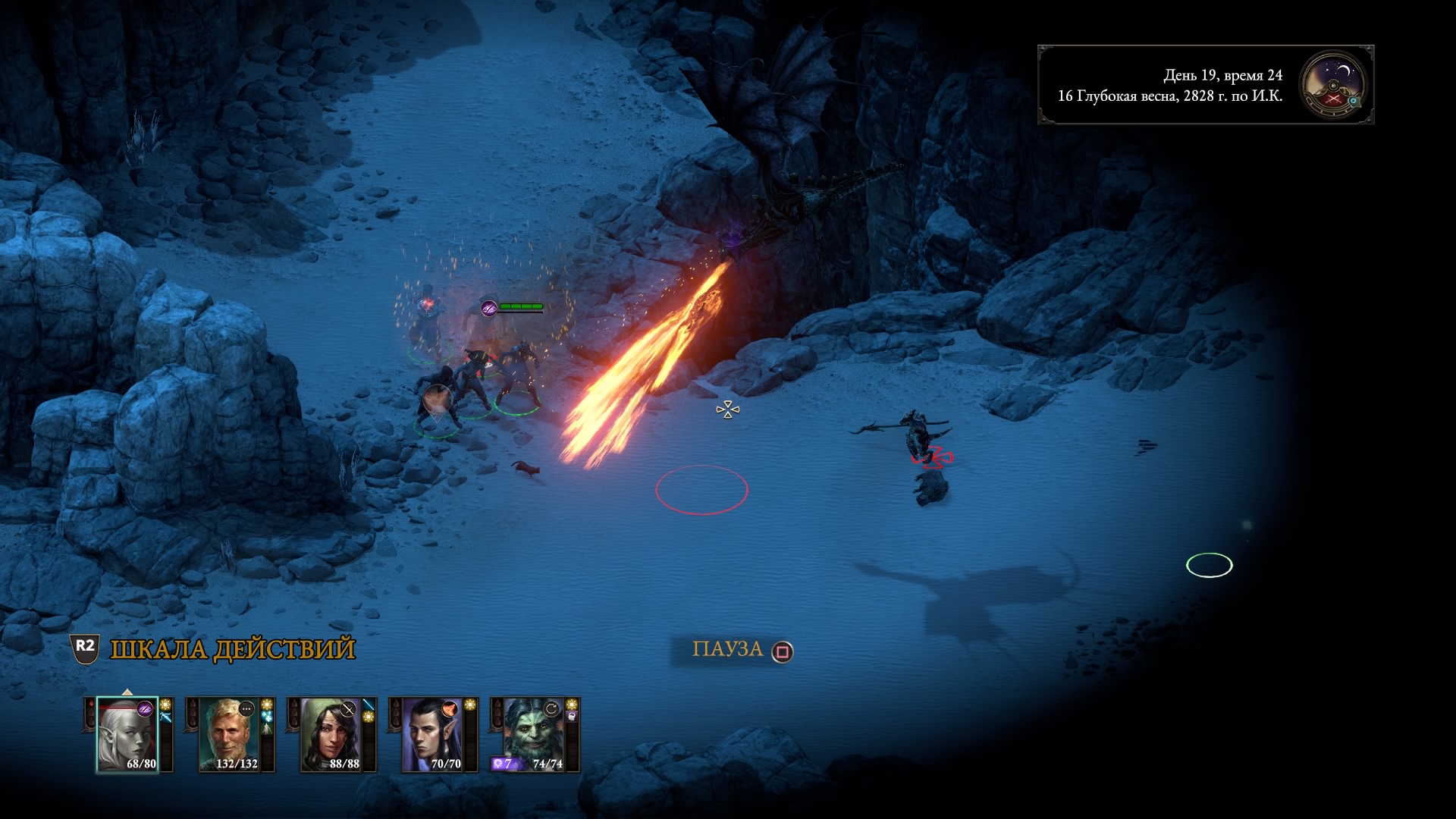This screenshot has height=819, width=1456.
Task: Select the white-haired elf portrait
Action: tap(127, 734)
